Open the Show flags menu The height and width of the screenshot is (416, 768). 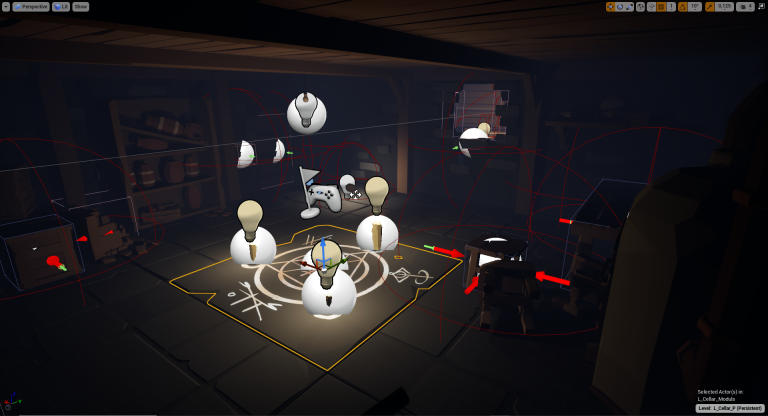tap(81, 6)
